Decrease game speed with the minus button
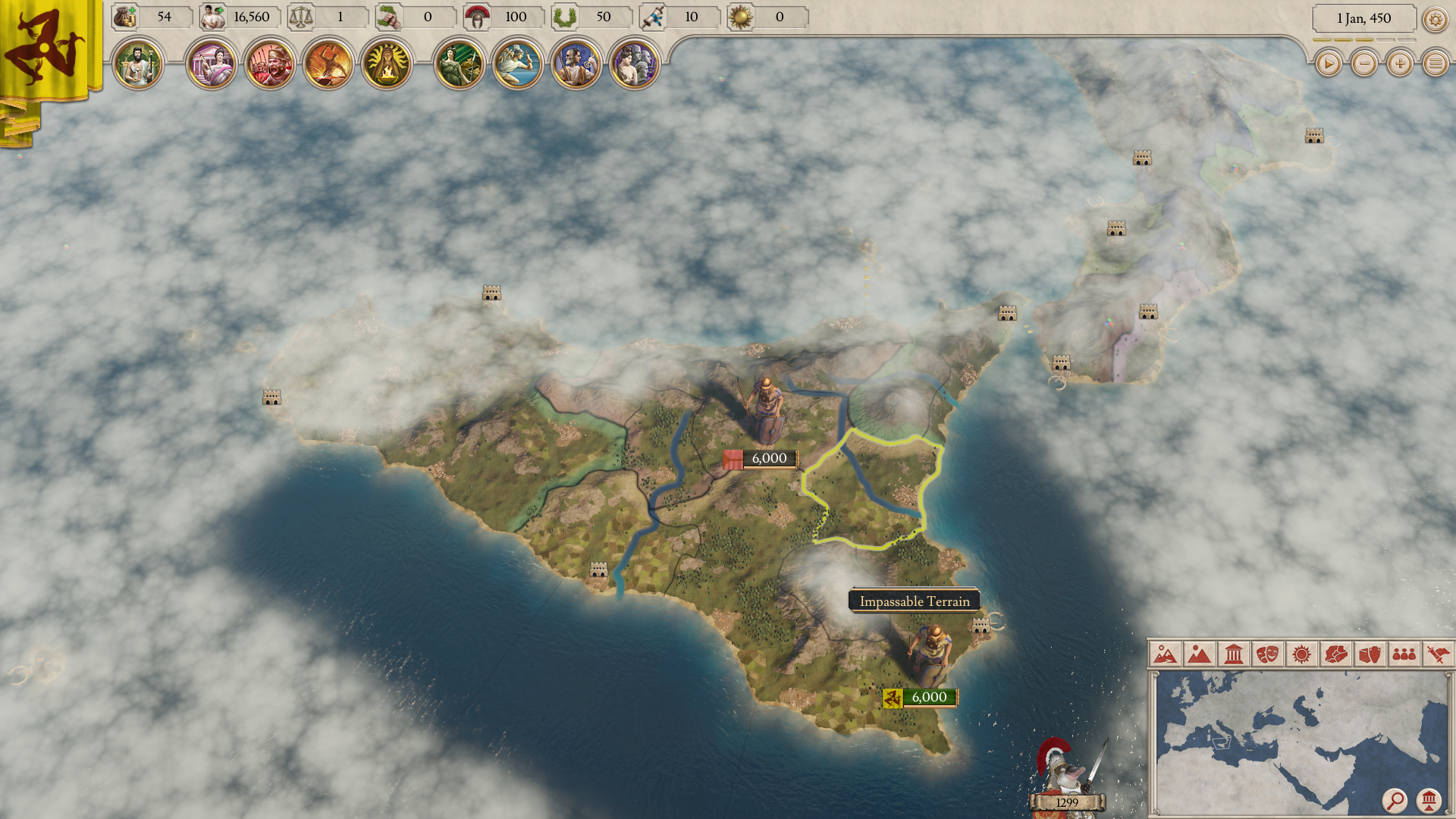This screenshot has width=1456, height=819. (x=1364, y=64)
